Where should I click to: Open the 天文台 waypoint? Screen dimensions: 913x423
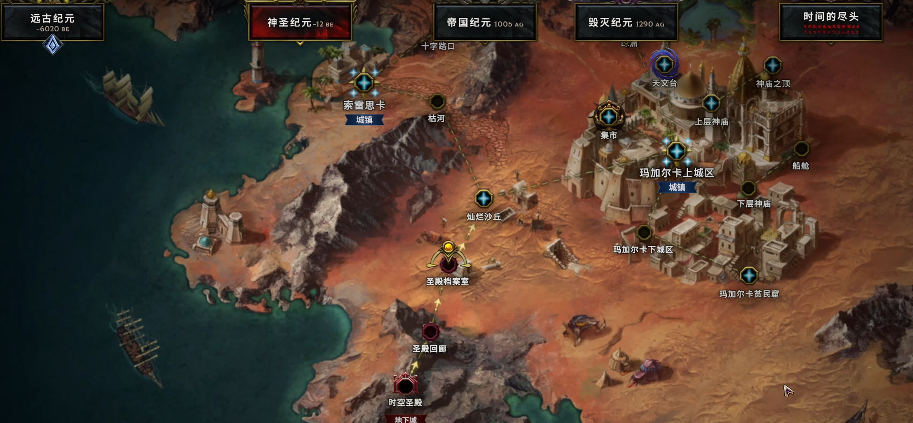[x=664, y=64]
